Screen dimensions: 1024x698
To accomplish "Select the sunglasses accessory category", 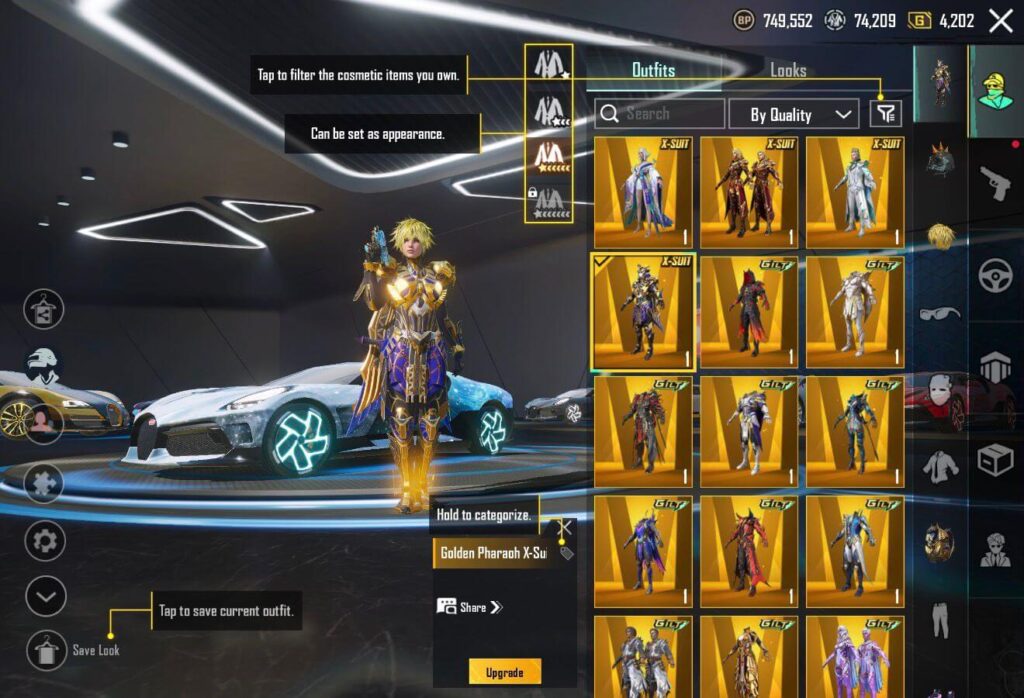I will (939, 313).
